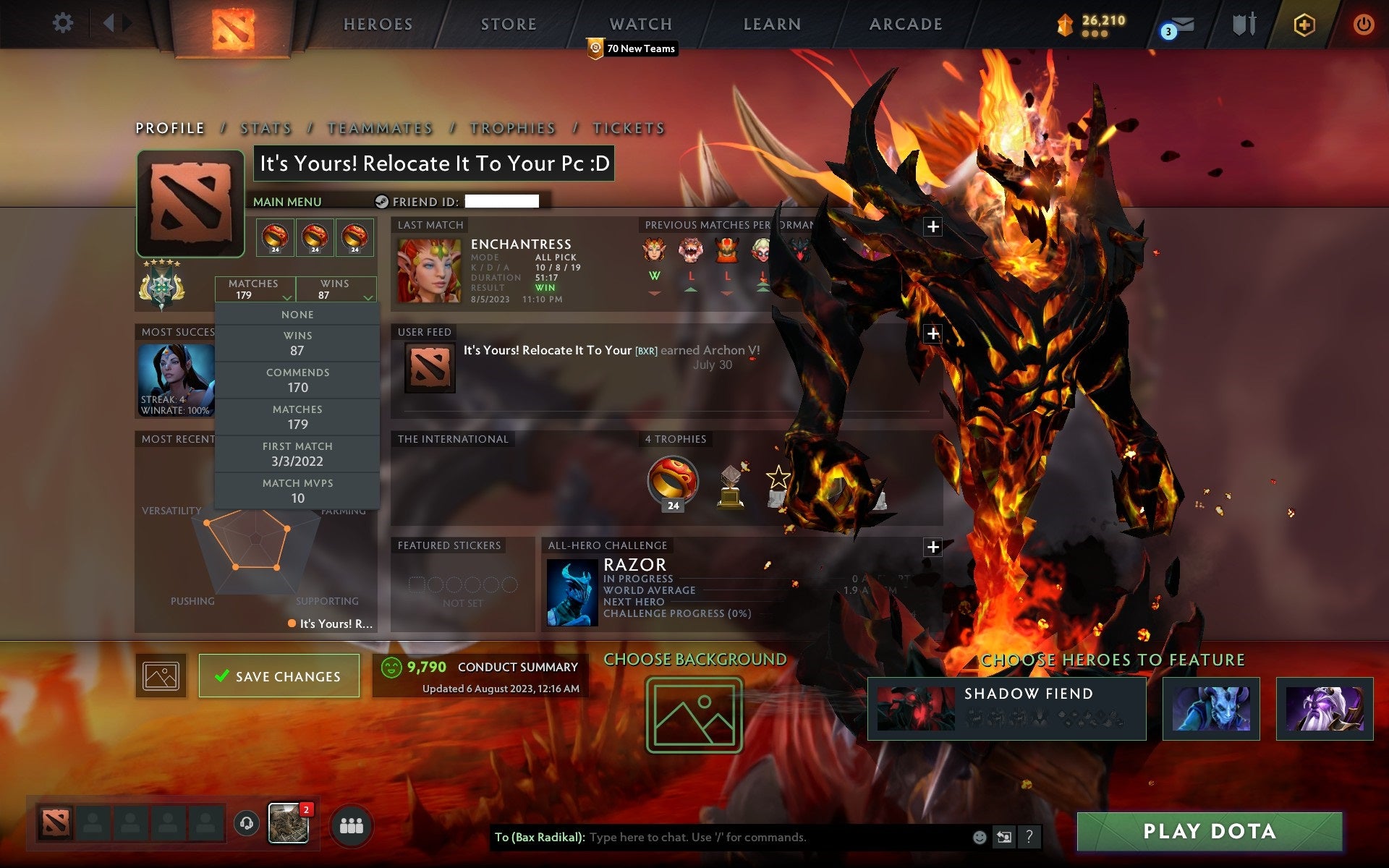Select the First Match stat option
This screenshot has width=1389, height=868.
(x=298, y=454)
